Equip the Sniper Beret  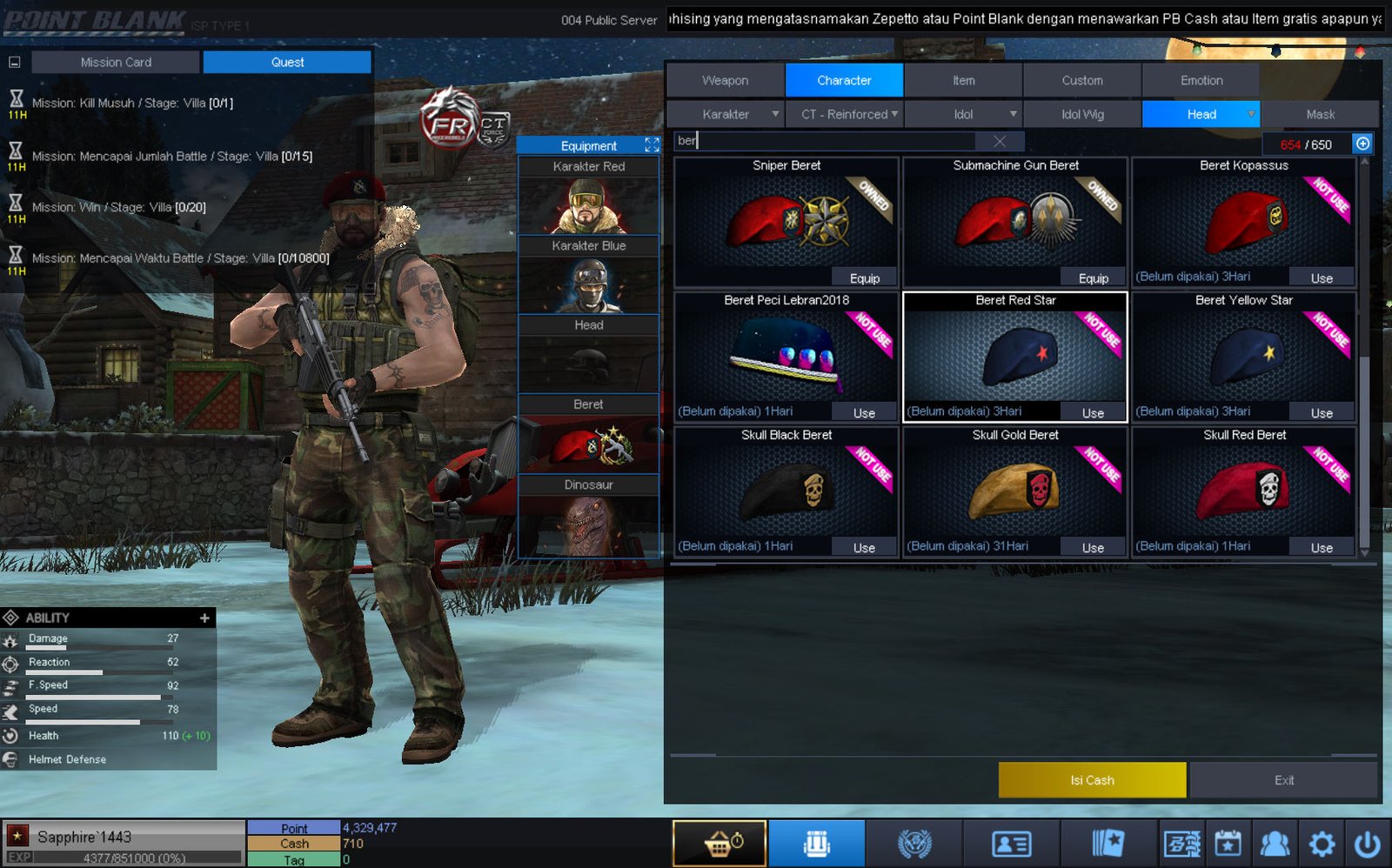[x=864, y=278]
